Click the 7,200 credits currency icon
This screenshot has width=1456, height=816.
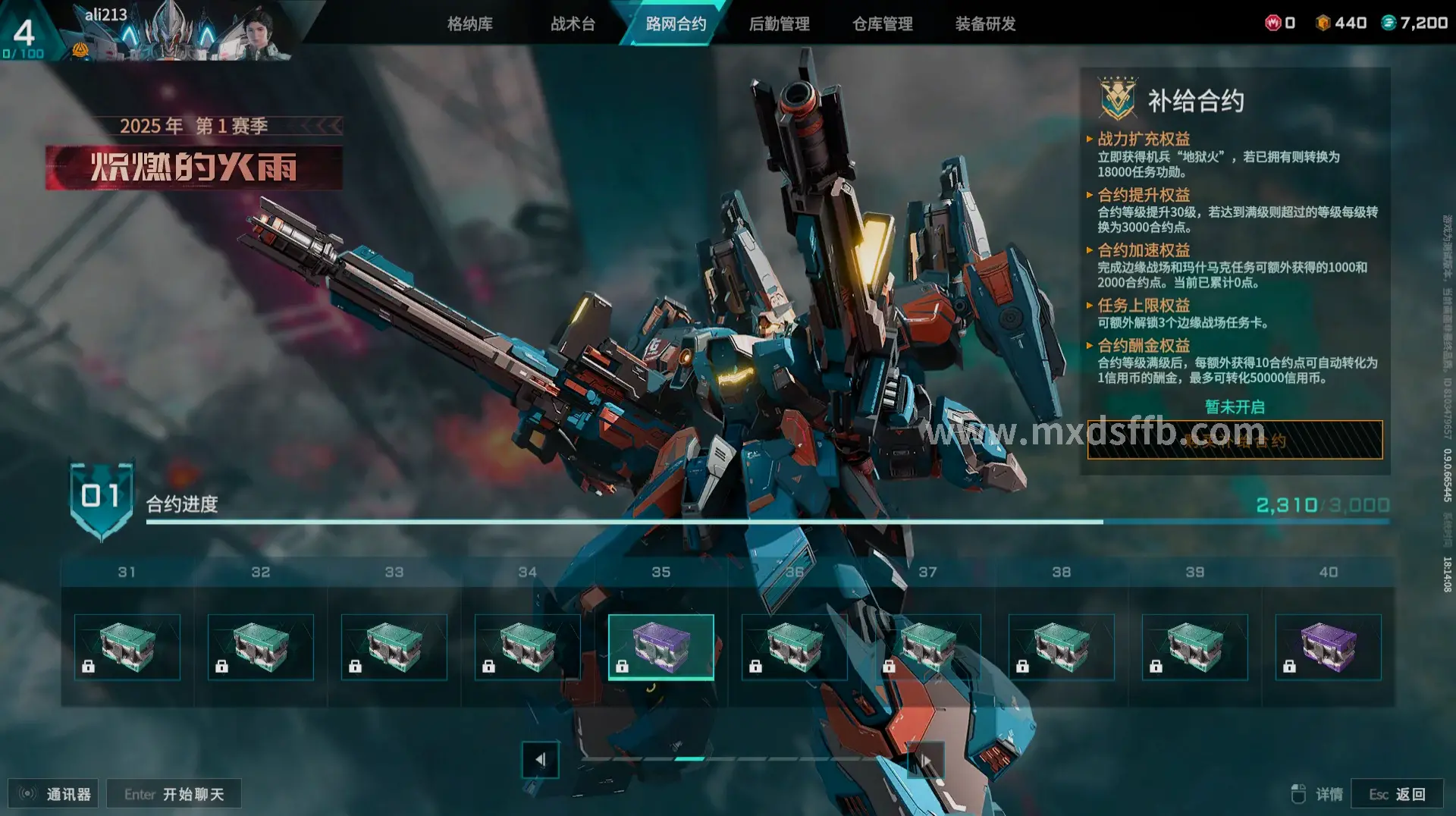coord(1389,23)
